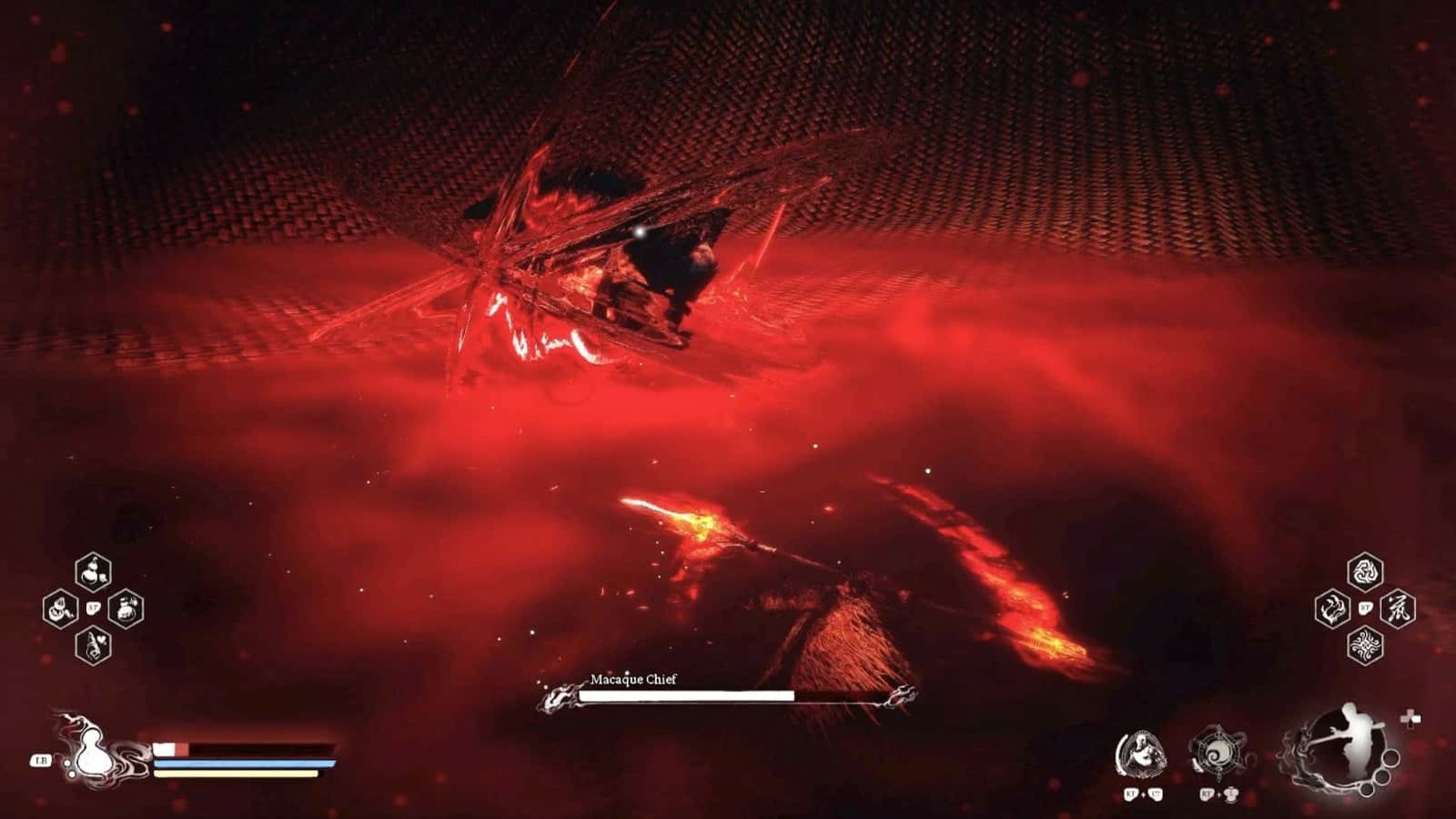The width and height of the screenshot is (1456, 819).
Task: Cast the flame-shaped spell in the left hexagon
Action: [1331, 609]
